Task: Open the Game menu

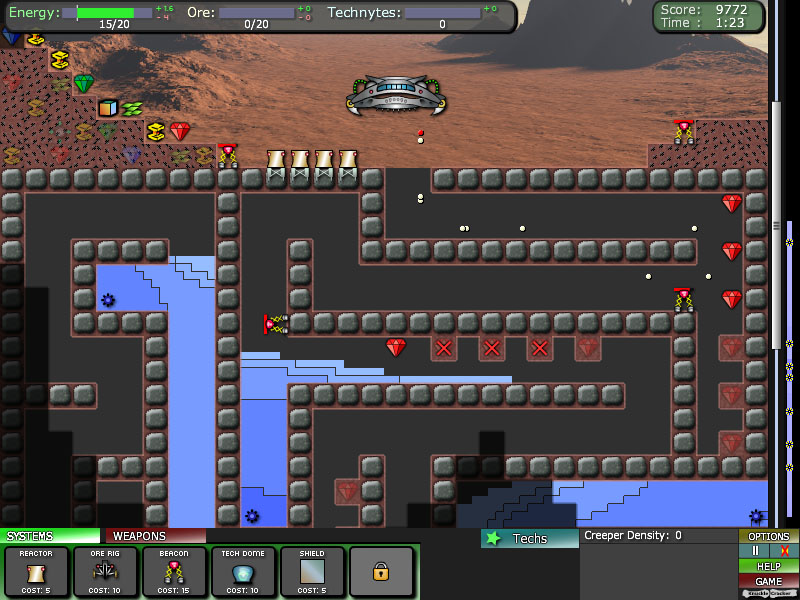Action: coord(769,581)
